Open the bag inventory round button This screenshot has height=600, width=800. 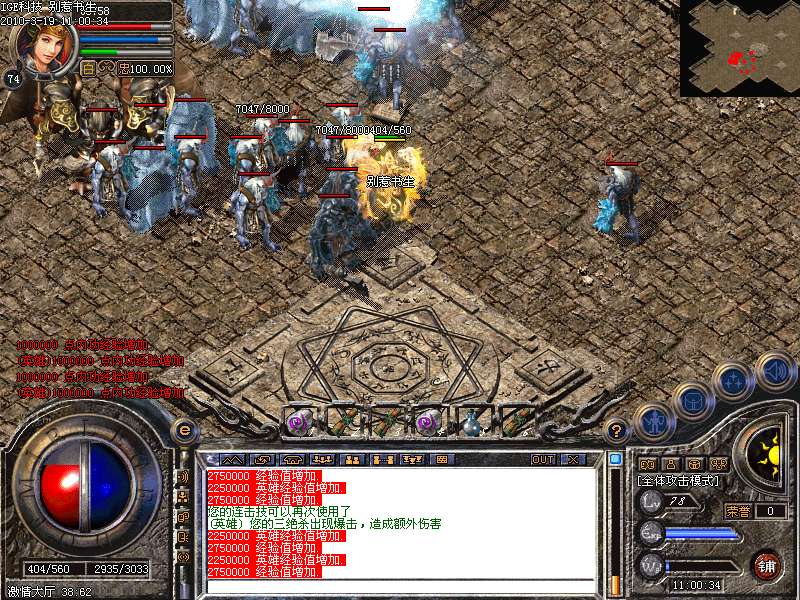pyautogui.click(x=693, y=398)
